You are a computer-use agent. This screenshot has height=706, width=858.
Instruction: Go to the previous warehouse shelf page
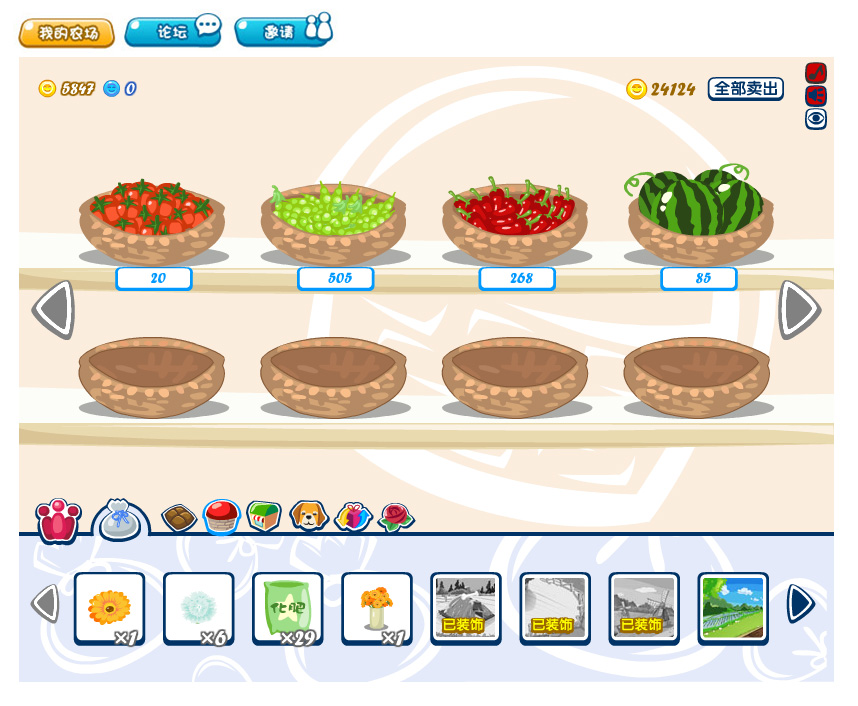(x=53, y=310)
